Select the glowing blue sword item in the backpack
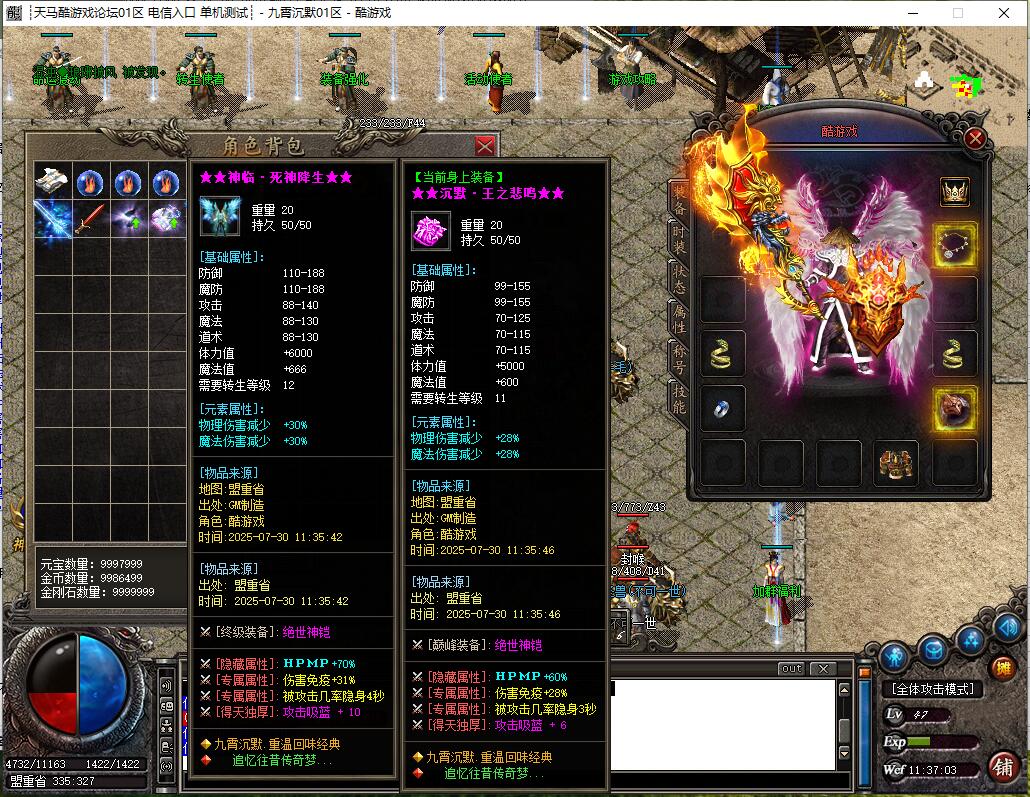 pos(52,217)
